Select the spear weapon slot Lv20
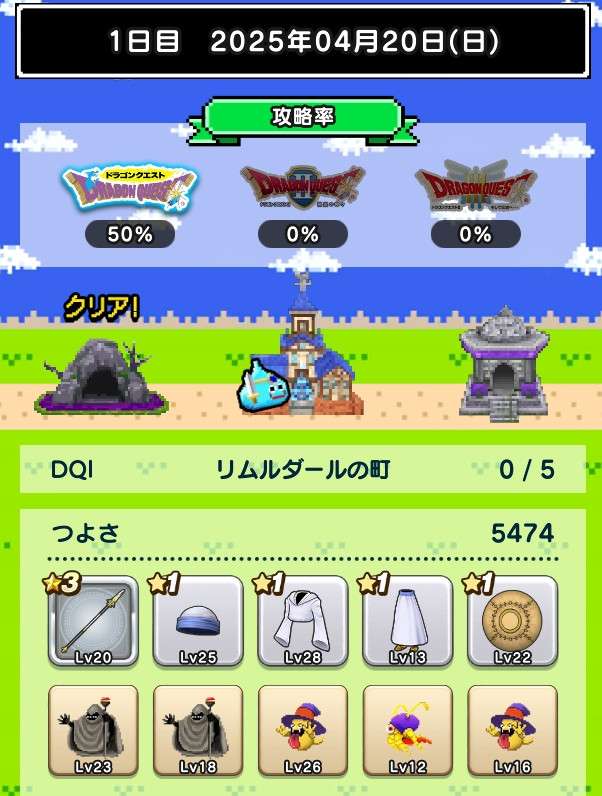 click(93, 621)
